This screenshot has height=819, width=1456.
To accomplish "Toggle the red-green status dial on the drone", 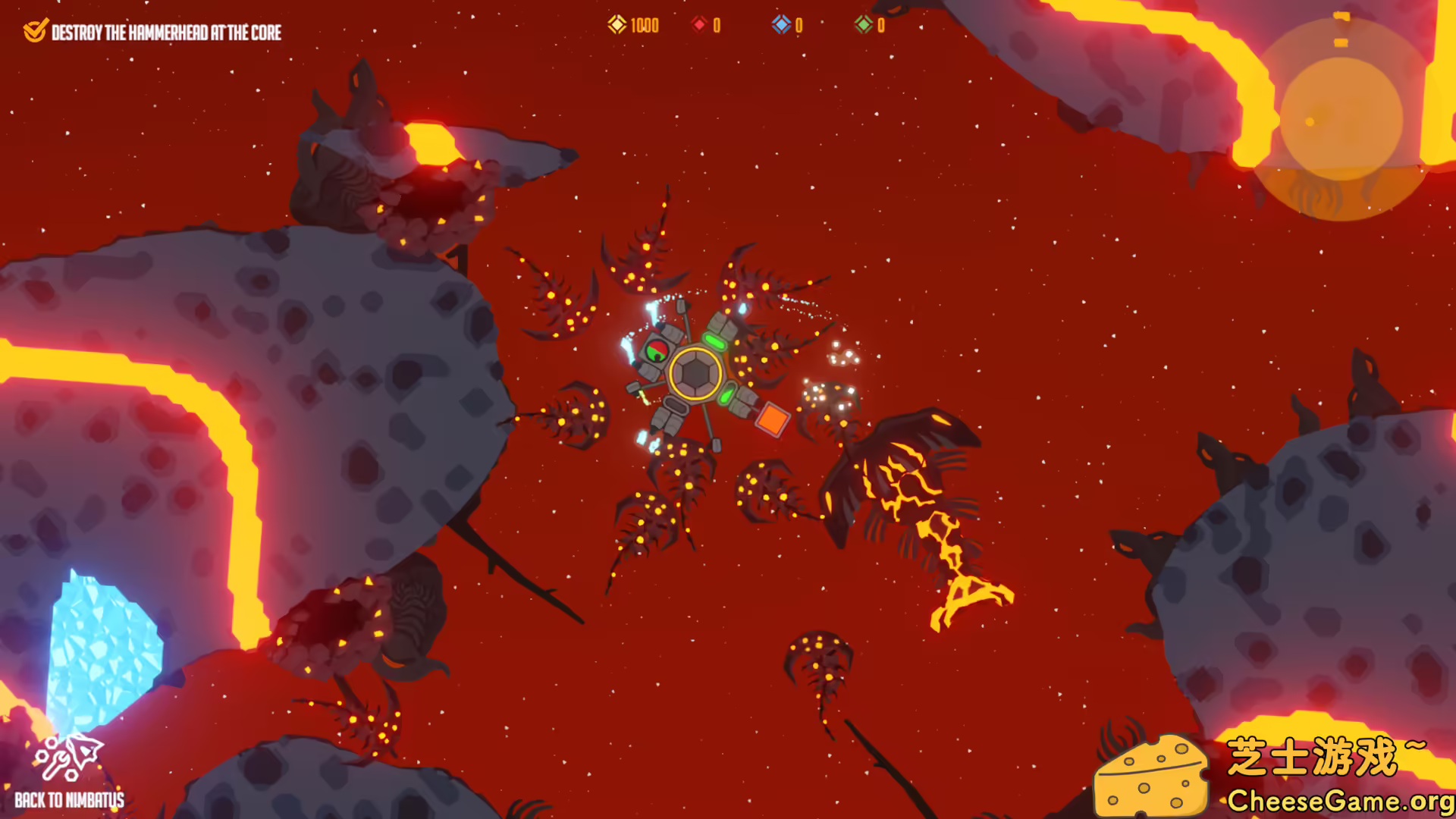I will (x=657, y=353).
